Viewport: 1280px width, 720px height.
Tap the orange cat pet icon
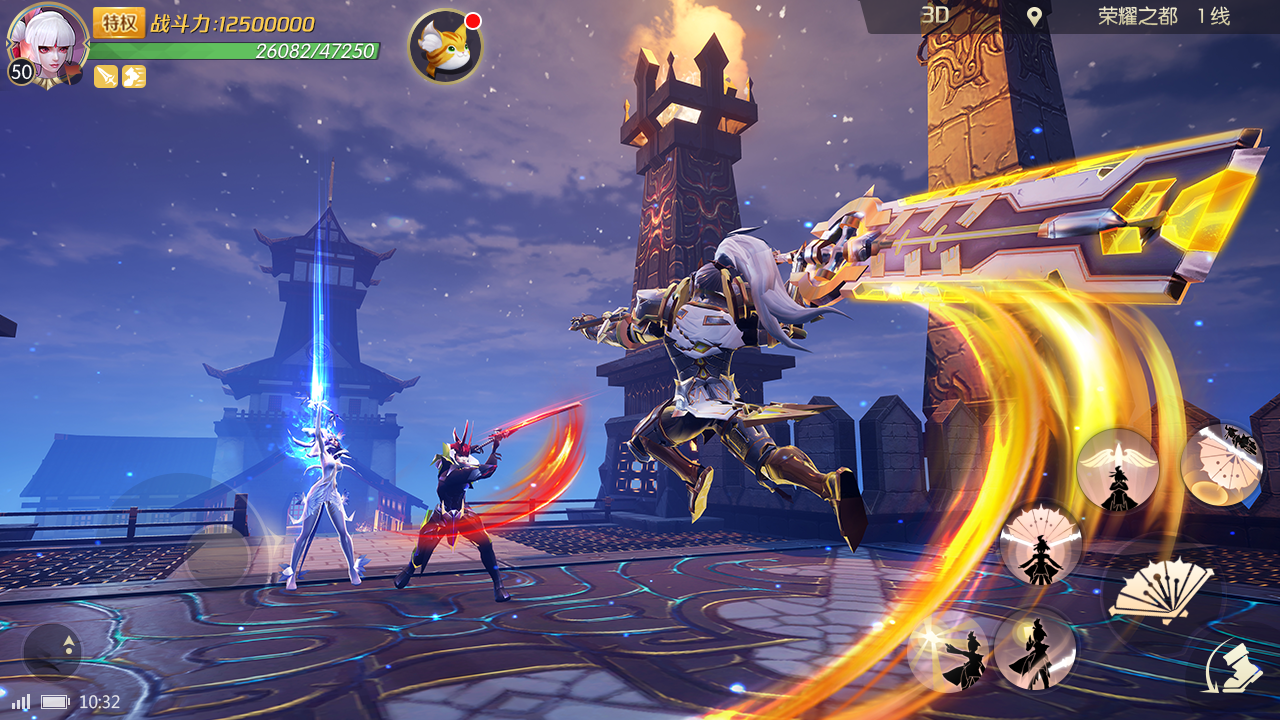point(445,46)
